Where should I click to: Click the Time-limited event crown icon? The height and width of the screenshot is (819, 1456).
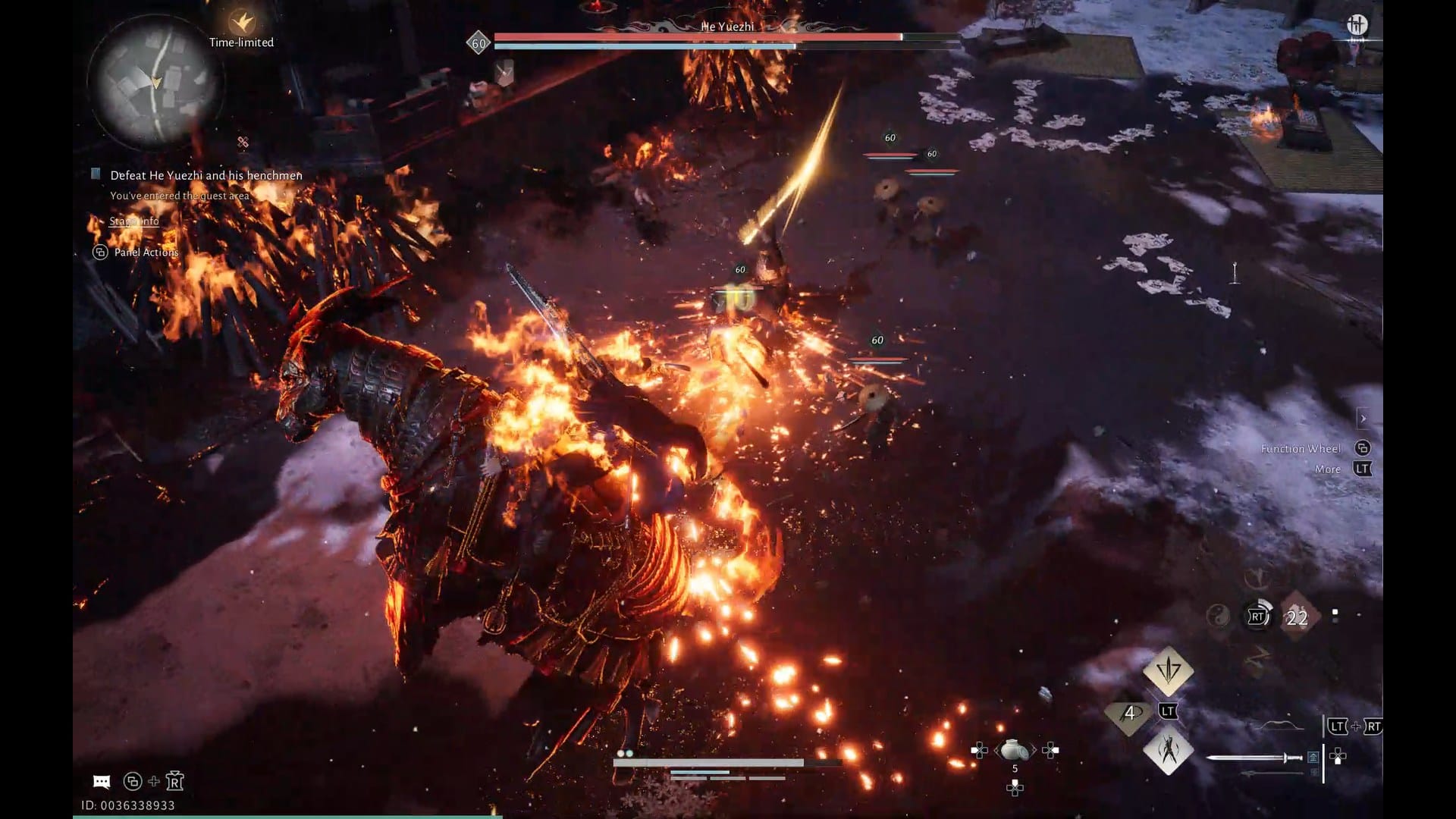(242, 20)
